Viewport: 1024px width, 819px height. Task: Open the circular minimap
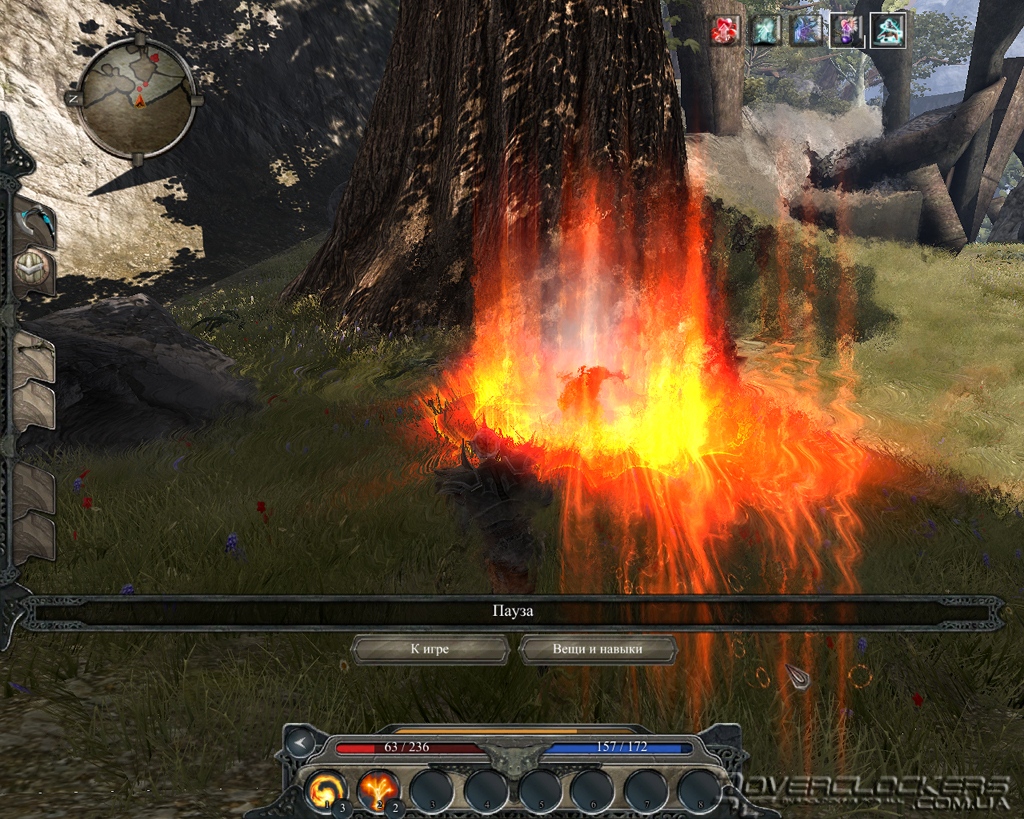tap(136, 97)
